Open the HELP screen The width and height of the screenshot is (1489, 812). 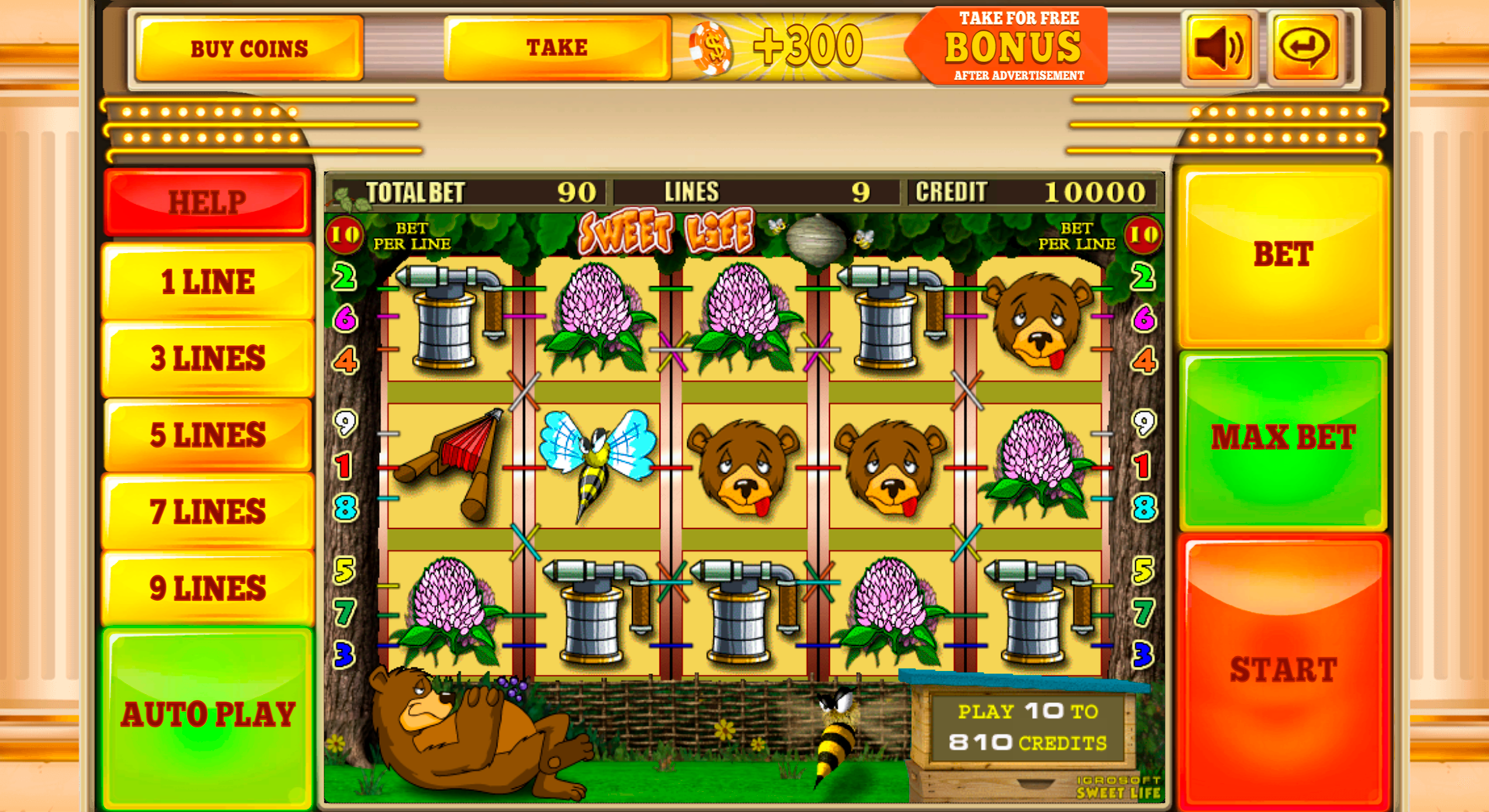206,202
